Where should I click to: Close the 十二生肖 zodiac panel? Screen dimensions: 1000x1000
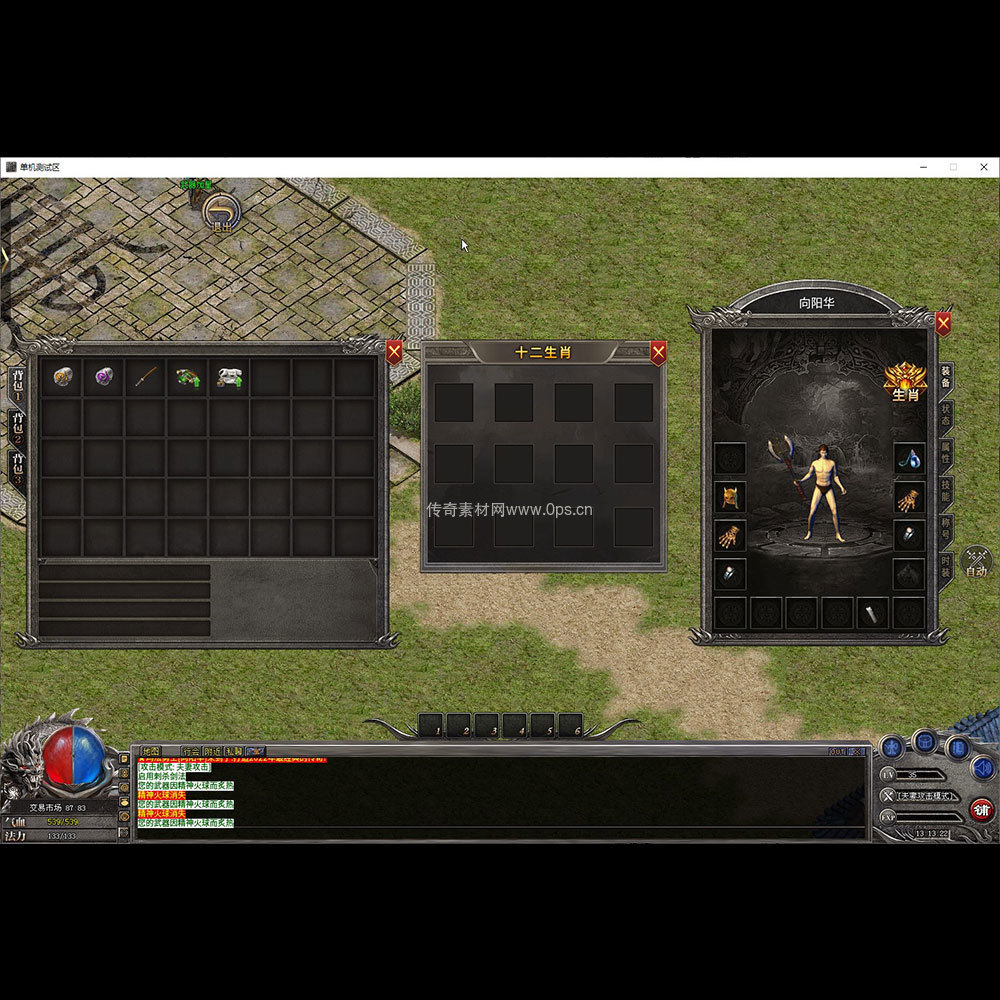coord(658,352)
